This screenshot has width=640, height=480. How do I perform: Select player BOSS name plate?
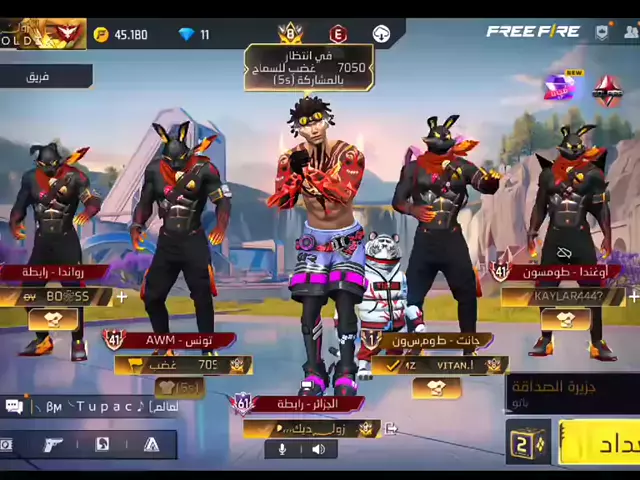pos(62,297)
